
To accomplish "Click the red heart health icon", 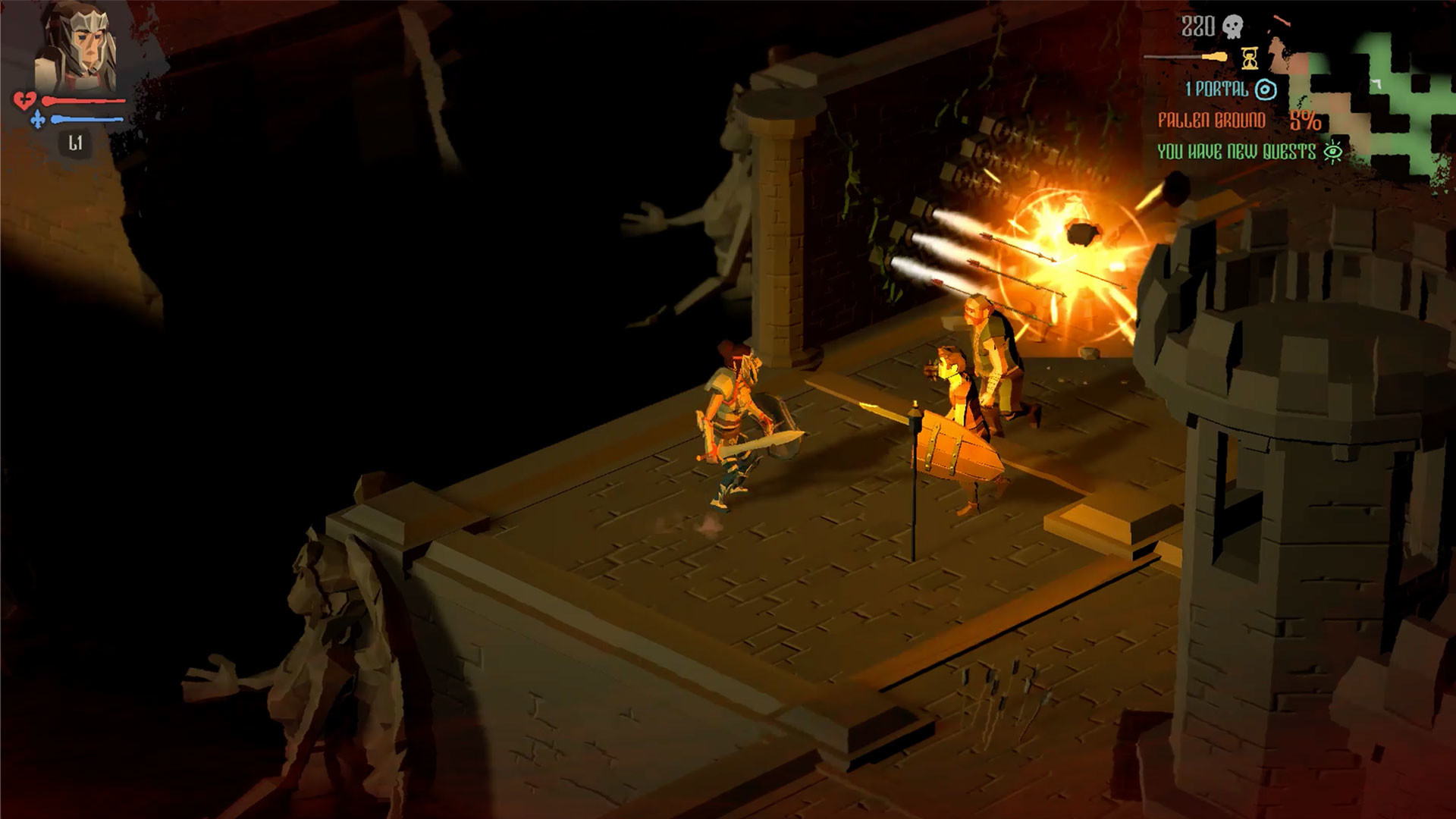I will (25, 100).
